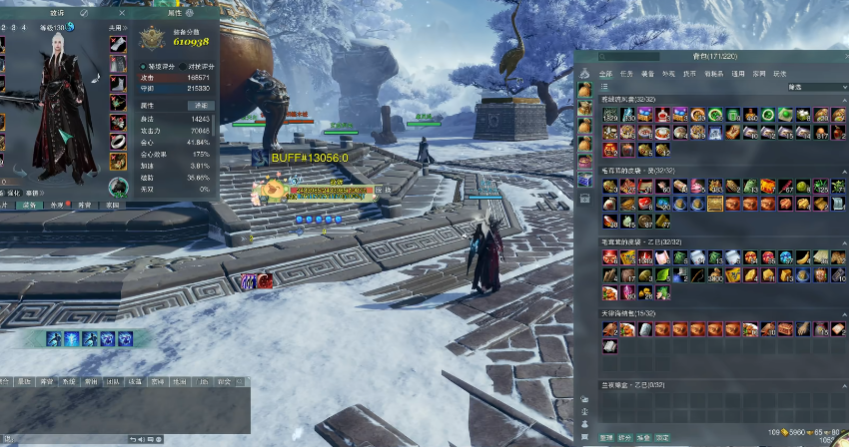
Task: Switch to the 外观 bag tab
Action: (669, 73)
